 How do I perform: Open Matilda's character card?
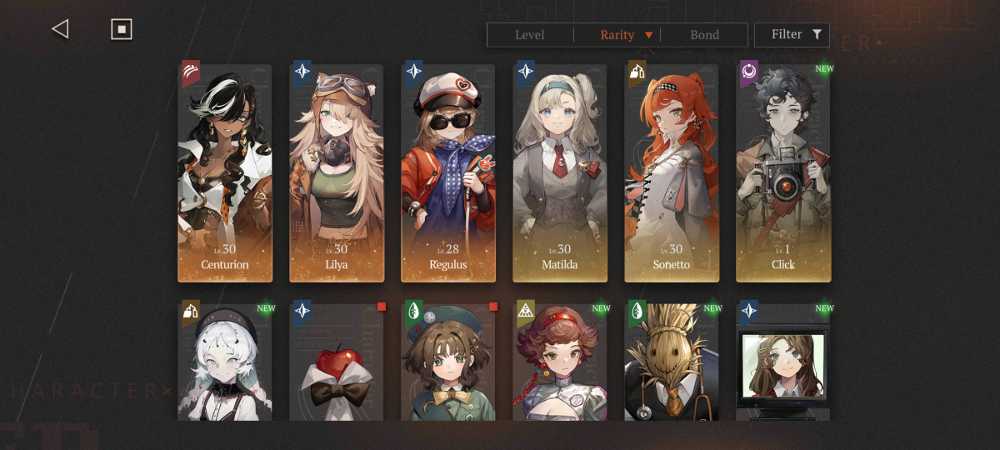tap(560, 173)
